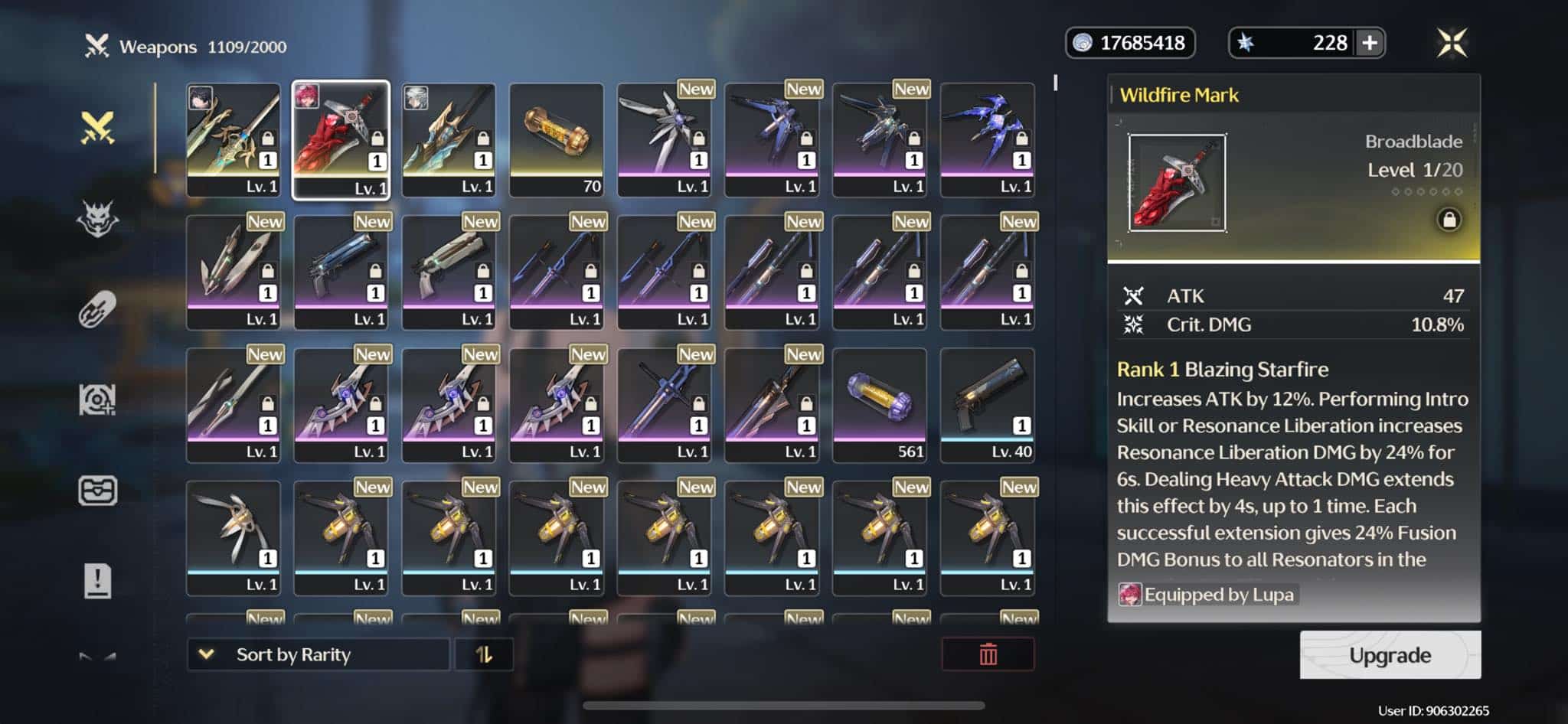Switch to the Echoes tab with demon mask
Image resolution: width=1568 pixels, height=724 pixels.
[x=98, y=220]
